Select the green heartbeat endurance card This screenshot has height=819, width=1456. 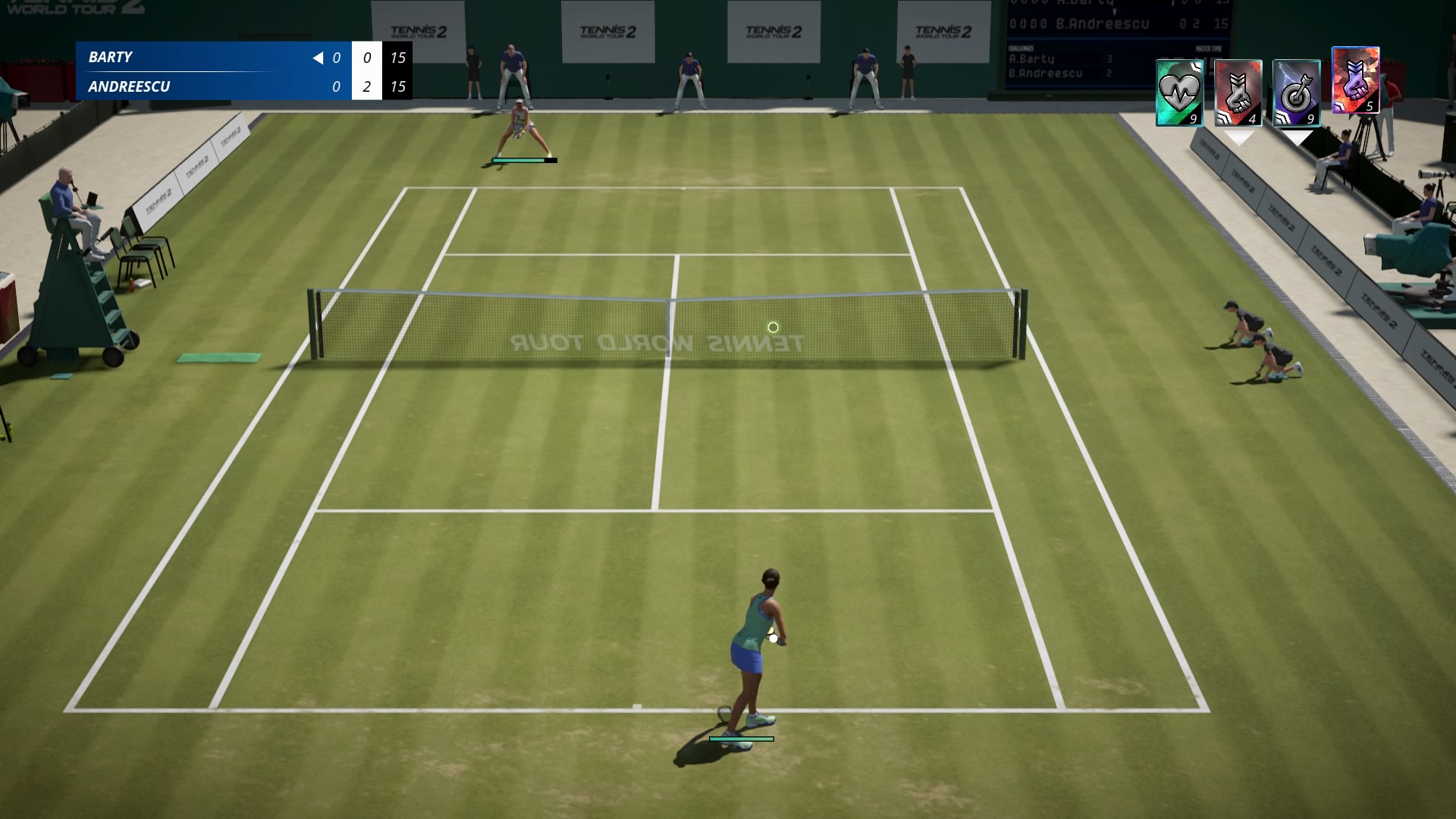coord(1179,93)
